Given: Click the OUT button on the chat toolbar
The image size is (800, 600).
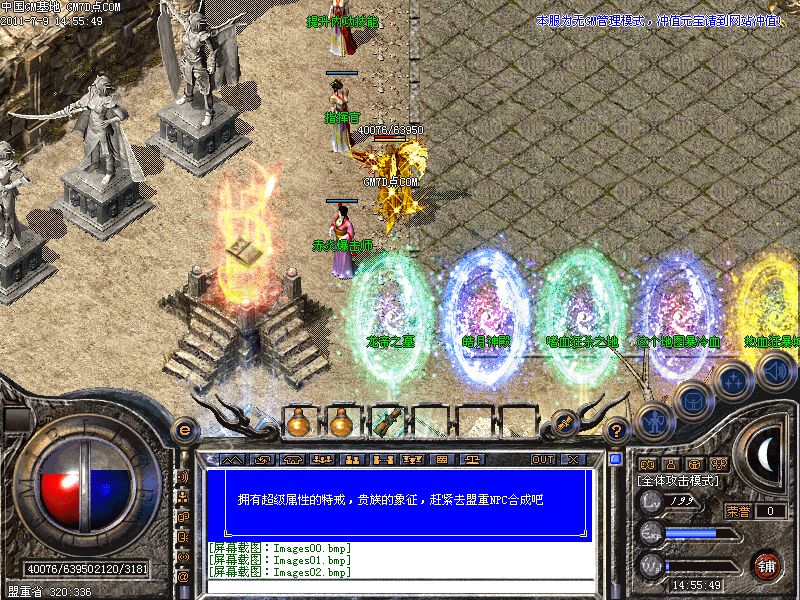Looking at the screenshot, I should (543, 459).
